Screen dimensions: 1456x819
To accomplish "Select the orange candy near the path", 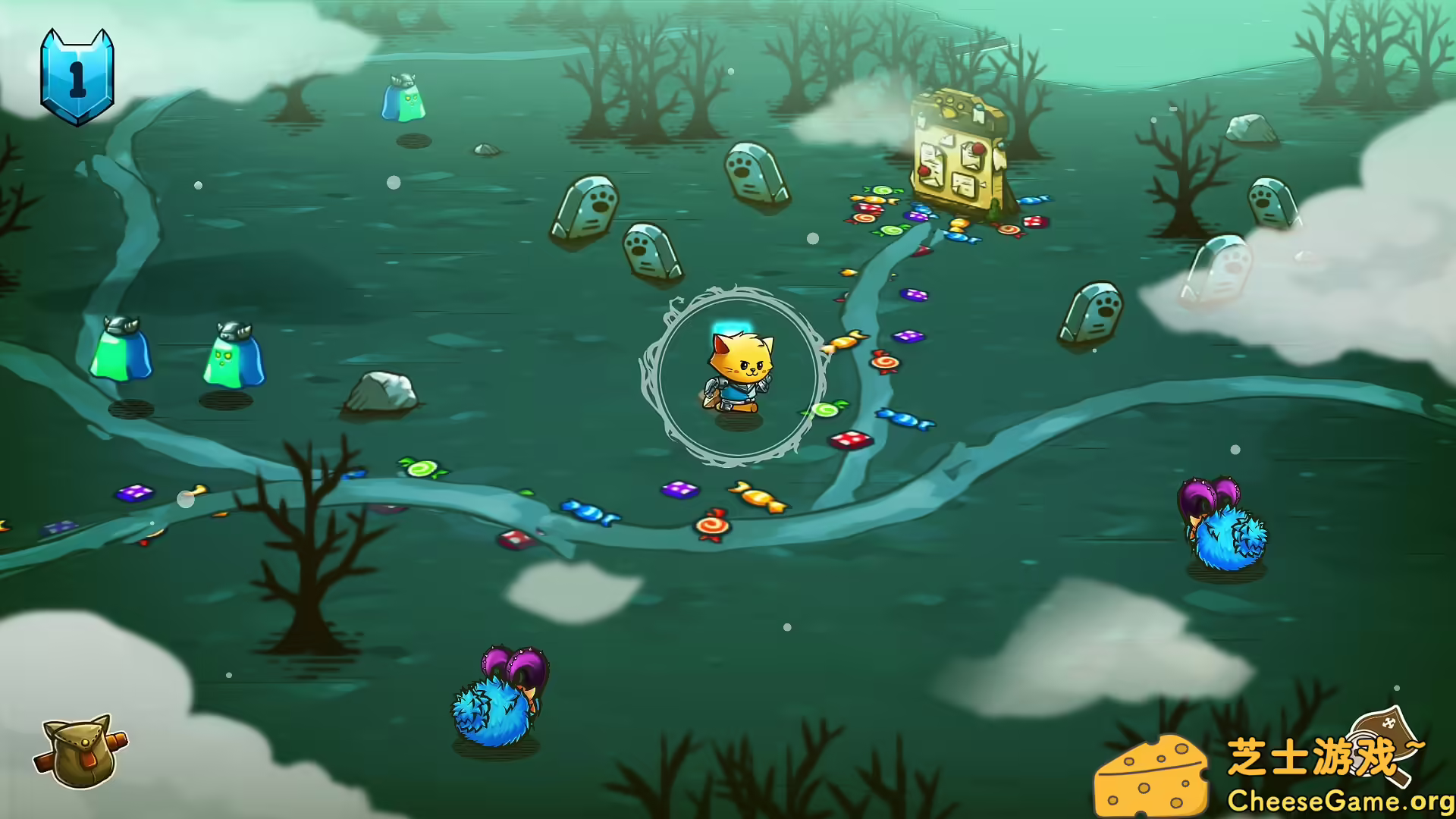I will [758, 497].
